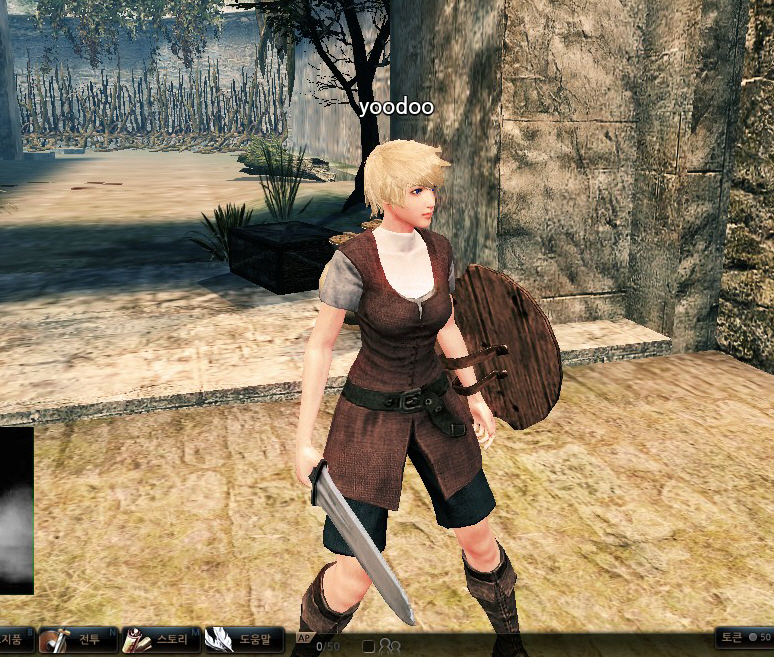Click the party members silhouette icon
The height and width of the screenshot is (657, 774).
click(x=389, y=646)
